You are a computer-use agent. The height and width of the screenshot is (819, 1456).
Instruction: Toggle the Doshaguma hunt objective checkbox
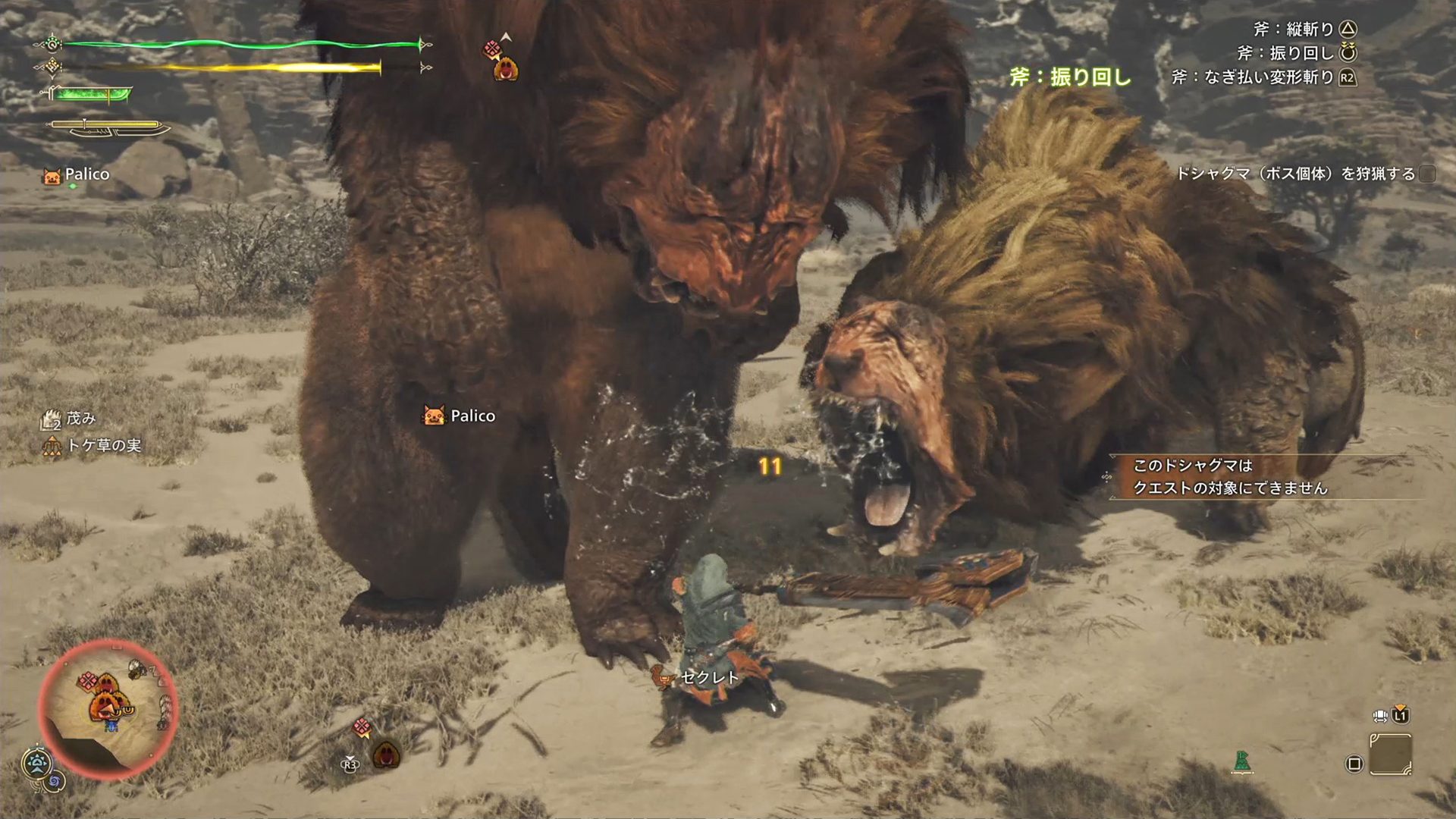coord(1427,174)
